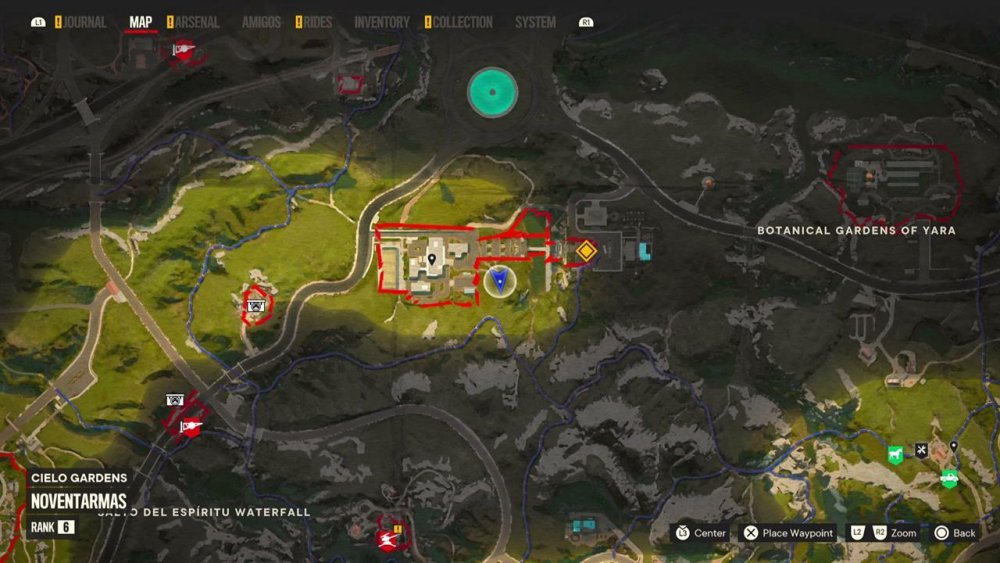Image resolution: width=1000 pixels, height=563 pixels.
Task: Select the Noventarmas region info panel
Action: [78, 500]
